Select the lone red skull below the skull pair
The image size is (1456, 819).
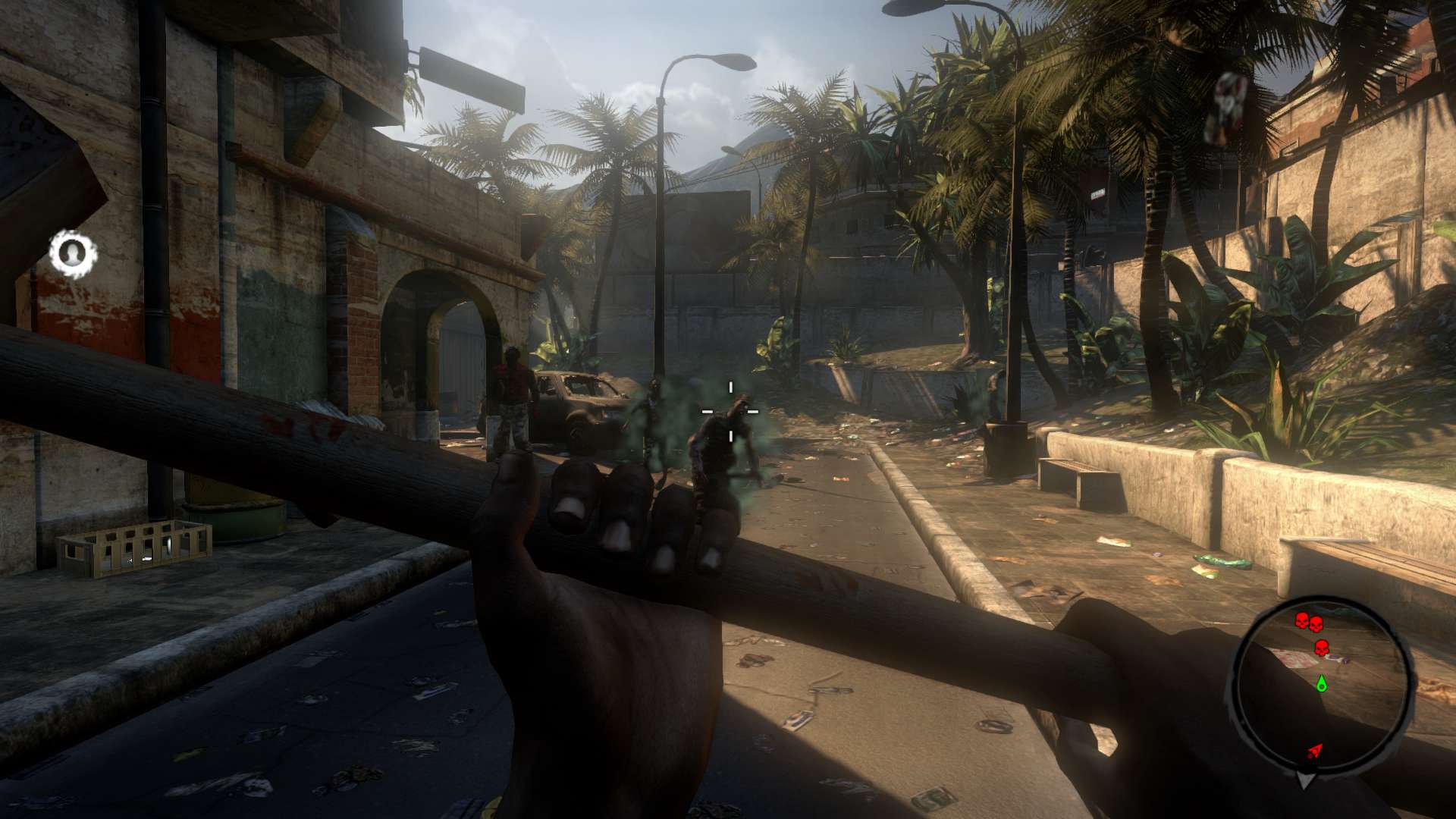pyautogui.click(x=1321, y=648)
